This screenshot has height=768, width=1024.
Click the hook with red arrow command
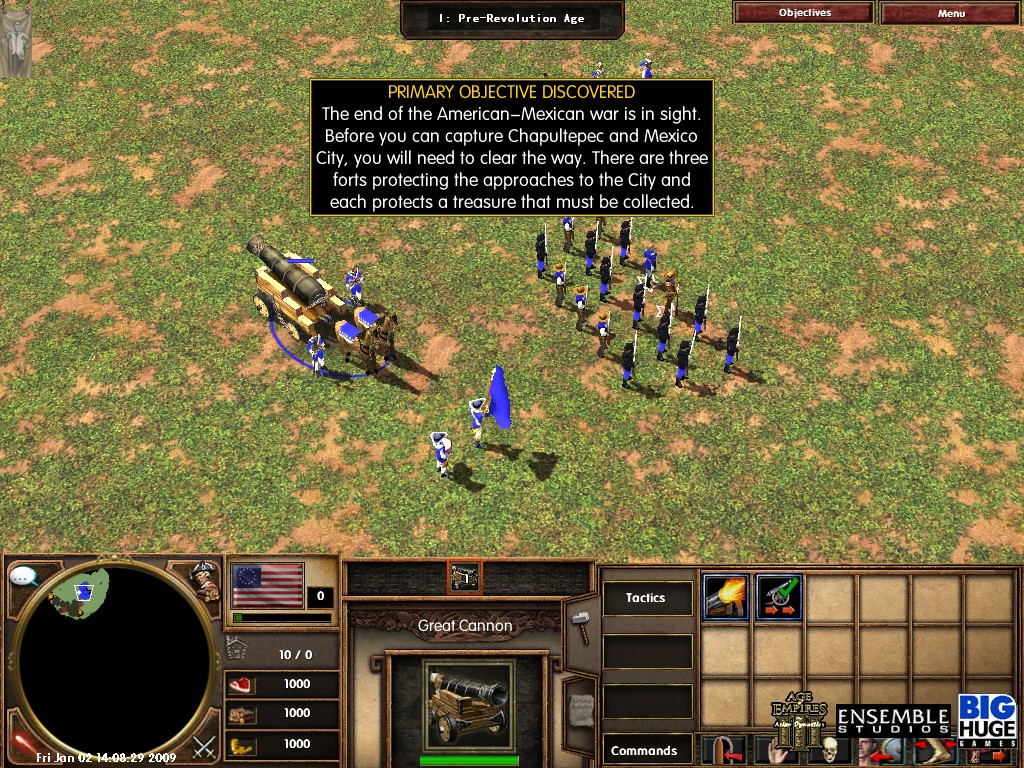click(x=723, y=750)
